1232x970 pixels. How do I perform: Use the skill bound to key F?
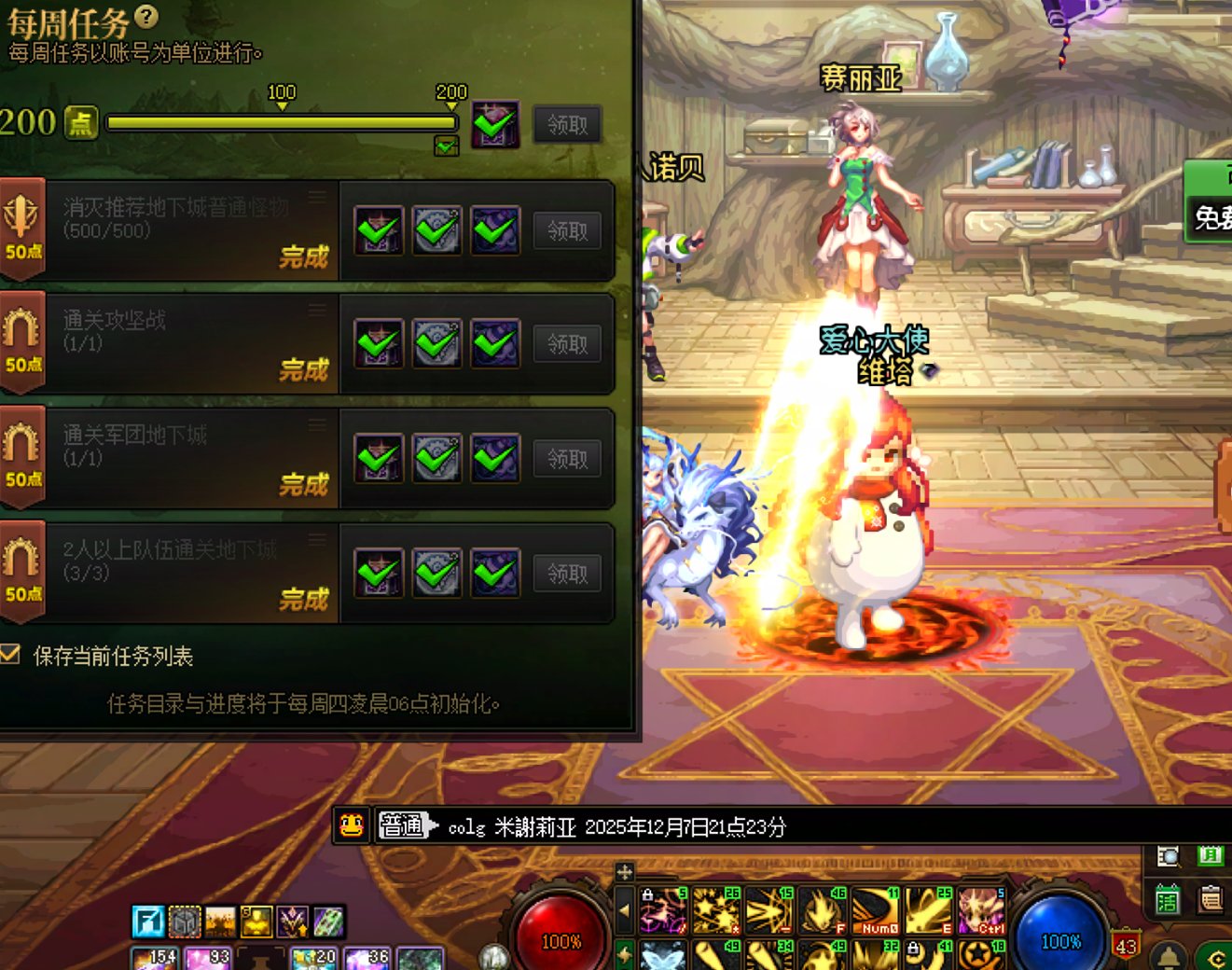pos(823,910)
